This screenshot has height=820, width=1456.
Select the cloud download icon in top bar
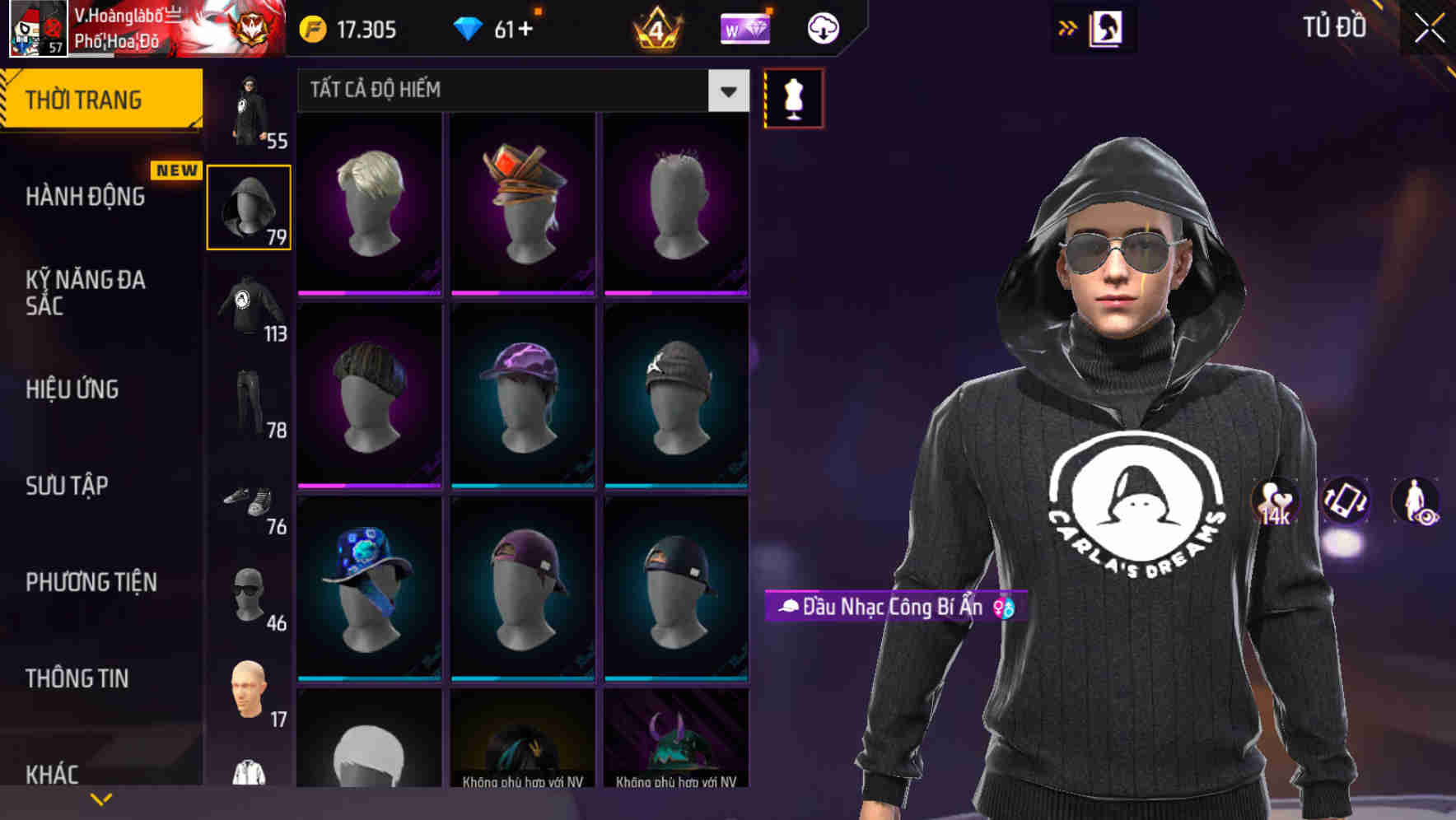(x=824, y=27)
